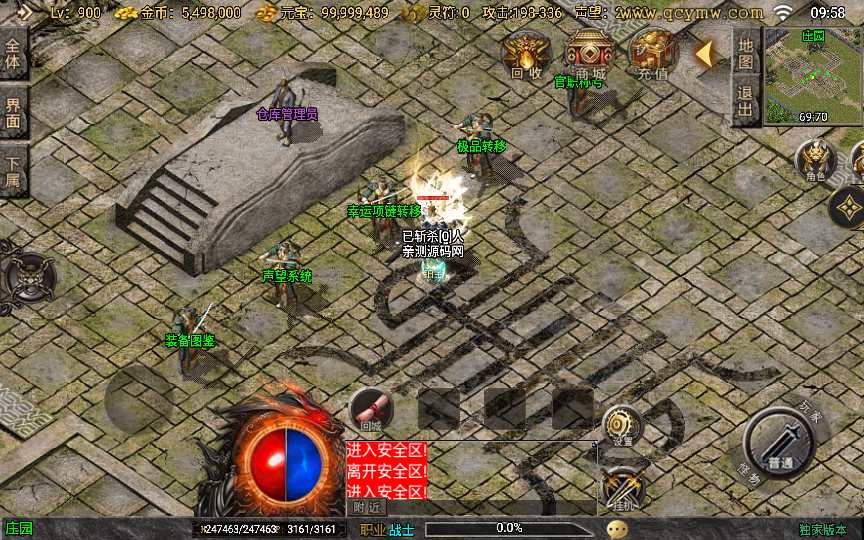Screen dimensions: 864x540
Task: Open the chat speech bubble icon
Action: pyautogui.click(x=618, y=528)
